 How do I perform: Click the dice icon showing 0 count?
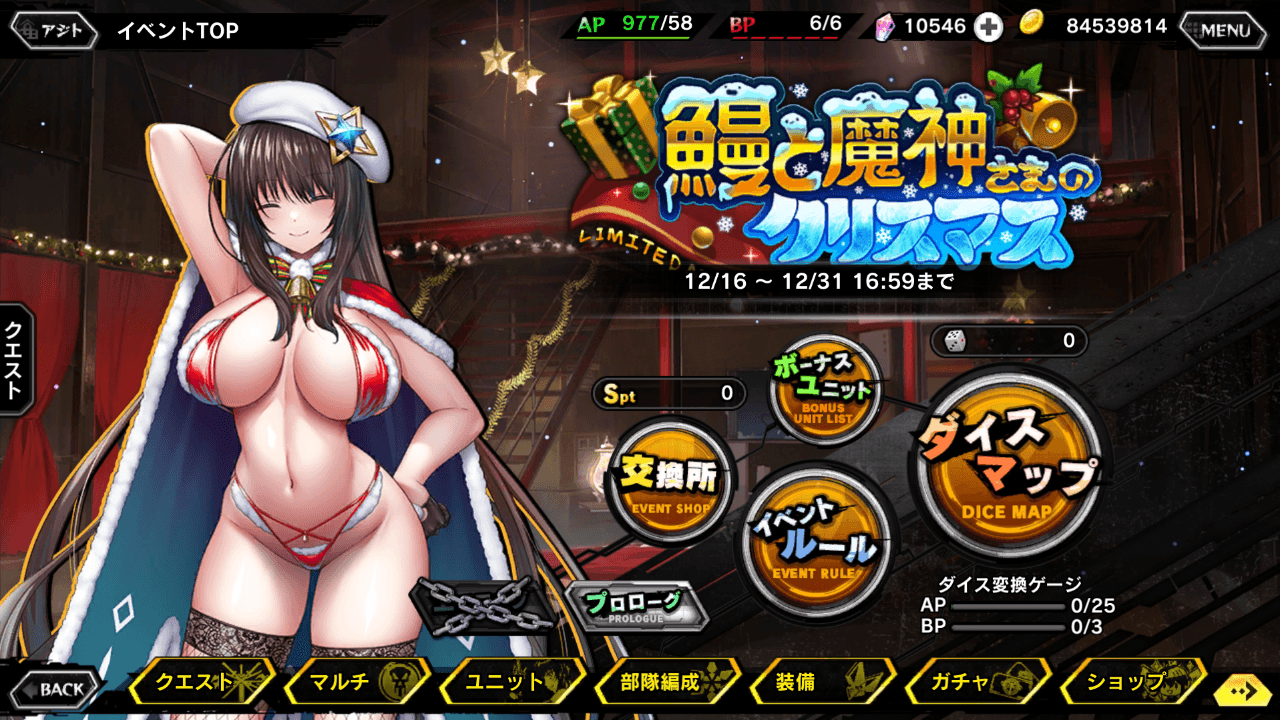click(x=957, y=342)
